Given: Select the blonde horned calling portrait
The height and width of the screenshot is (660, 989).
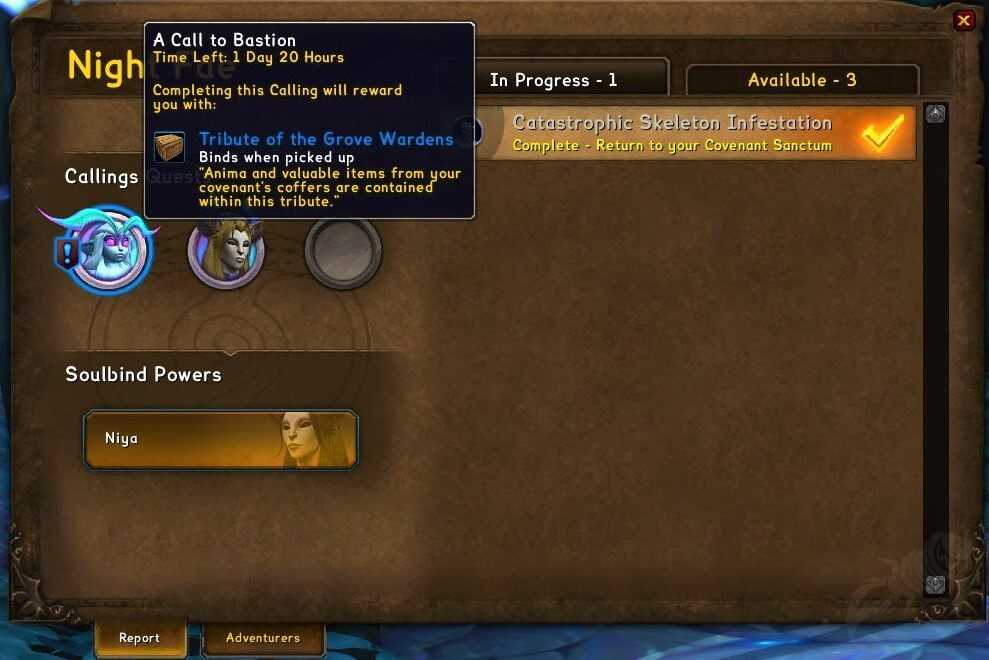Looking at the screenshot, I should click(x=226, y=251).
